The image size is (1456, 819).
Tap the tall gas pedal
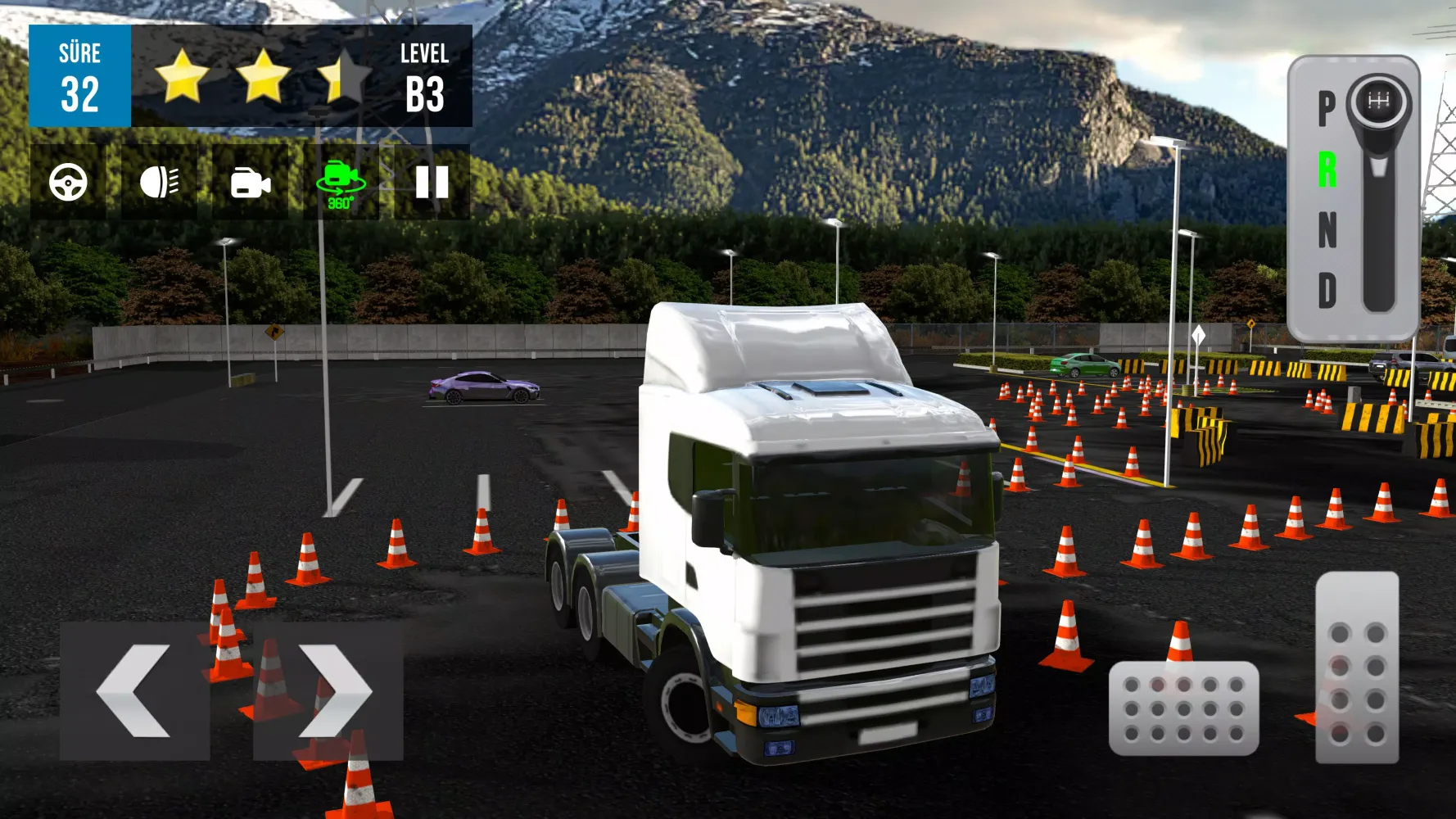point(1357,667)
